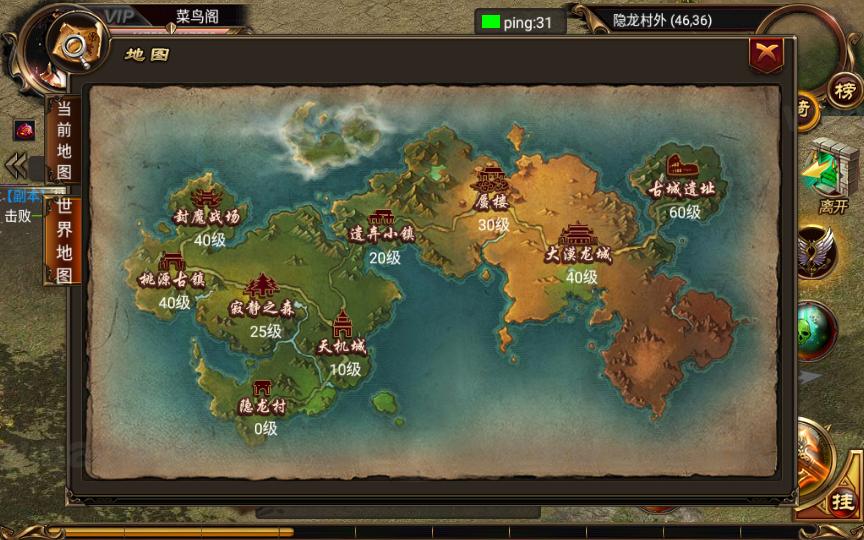This screenshot has height=540, width=864.
Task: Expand the left double-arrow panel
Action: (15, 165)
